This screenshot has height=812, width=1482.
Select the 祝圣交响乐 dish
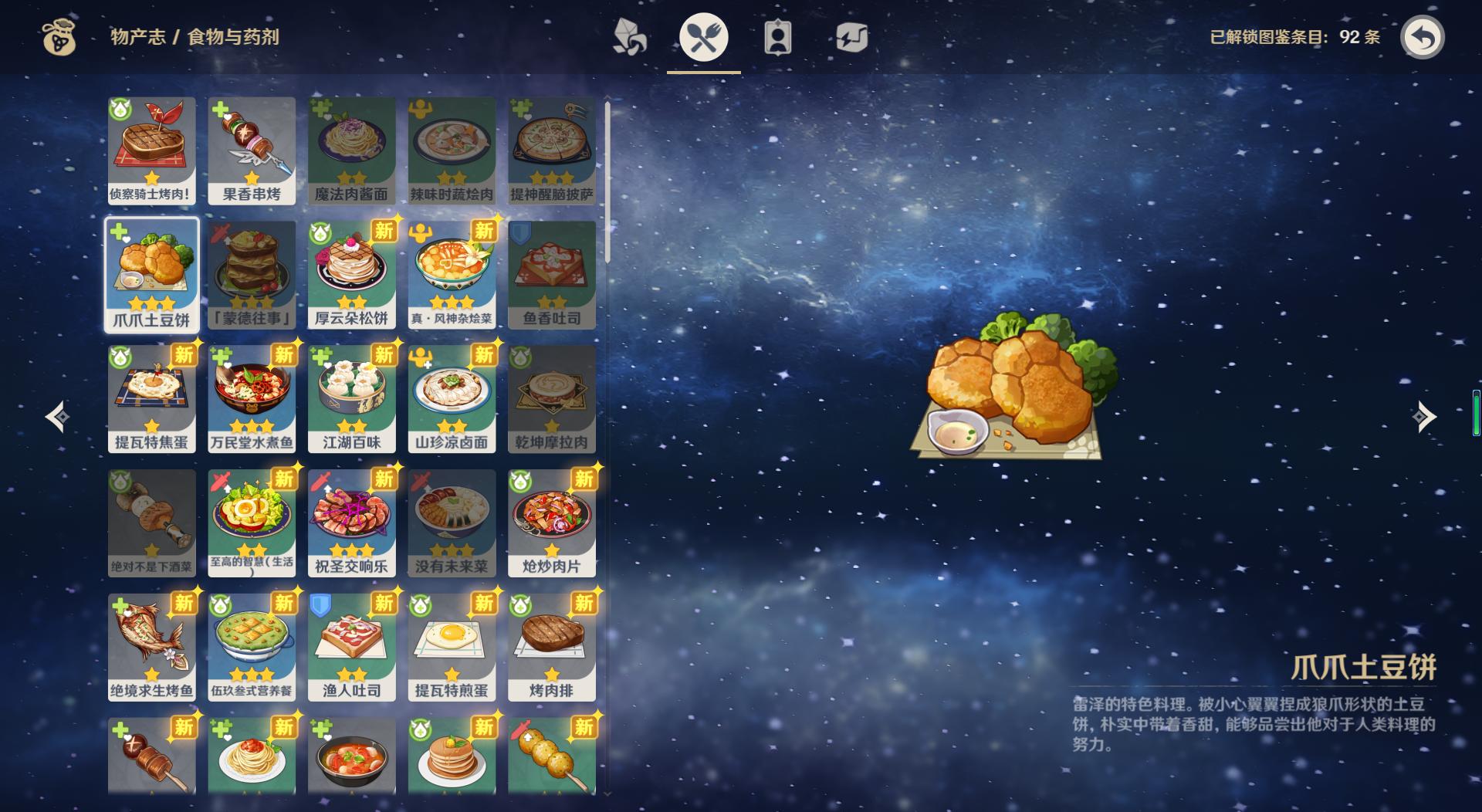click(x=352, y=523)
